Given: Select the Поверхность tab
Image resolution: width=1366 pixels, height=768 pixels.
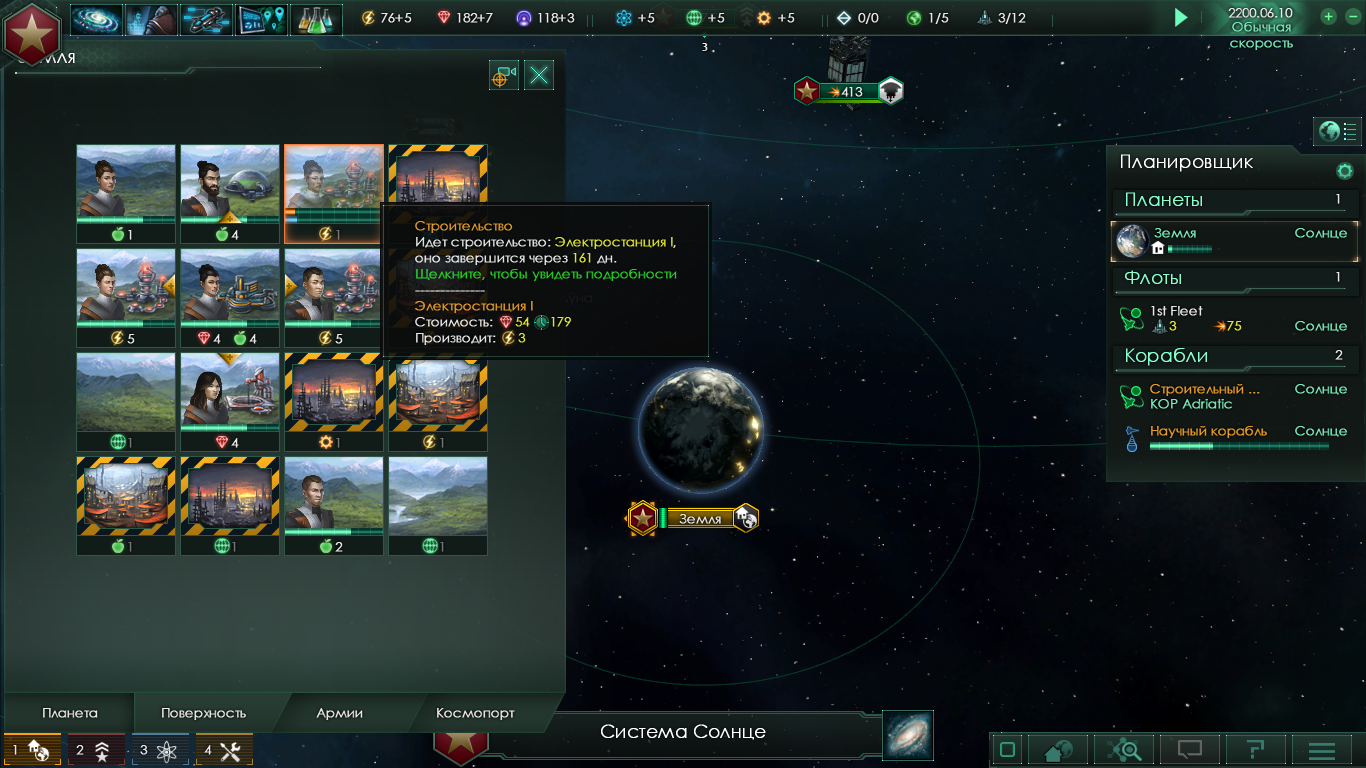Looking at the screenshot, I should [x=203, y=713].
